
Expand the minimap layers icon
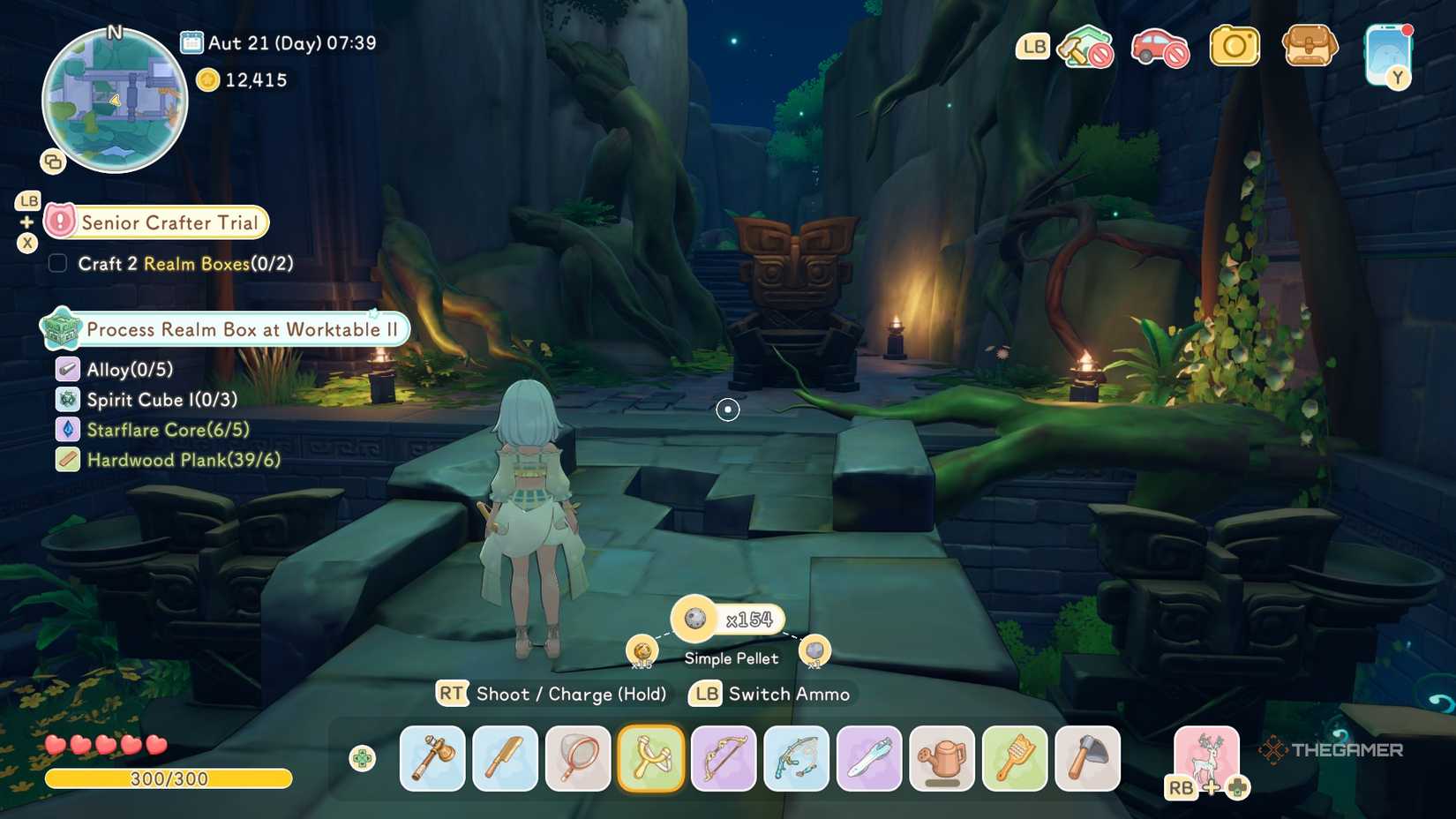(x=54, y=162)
